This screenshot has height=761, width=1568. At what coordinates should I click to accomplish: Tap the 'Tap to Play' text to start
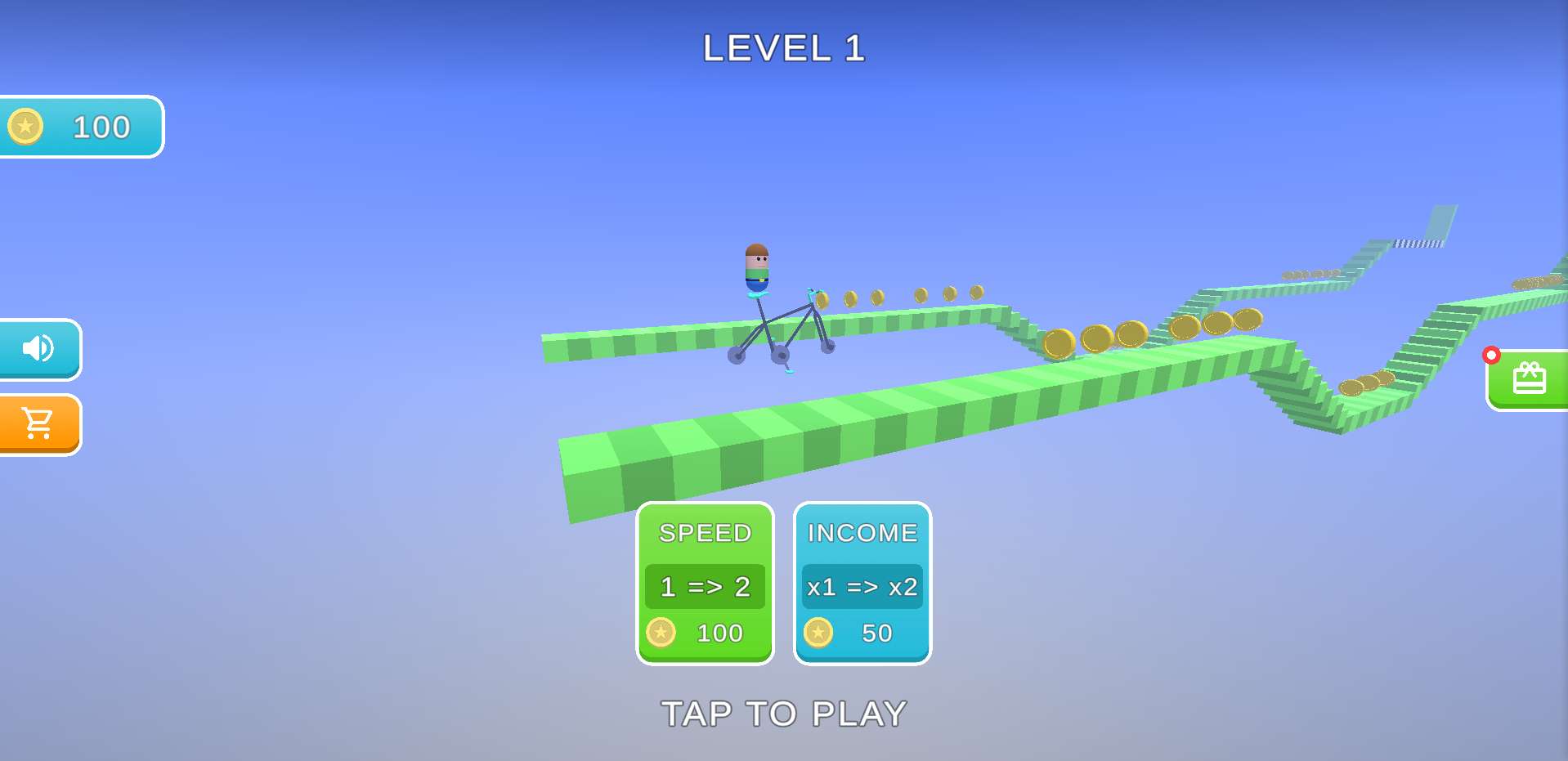[x=783, y=714]
